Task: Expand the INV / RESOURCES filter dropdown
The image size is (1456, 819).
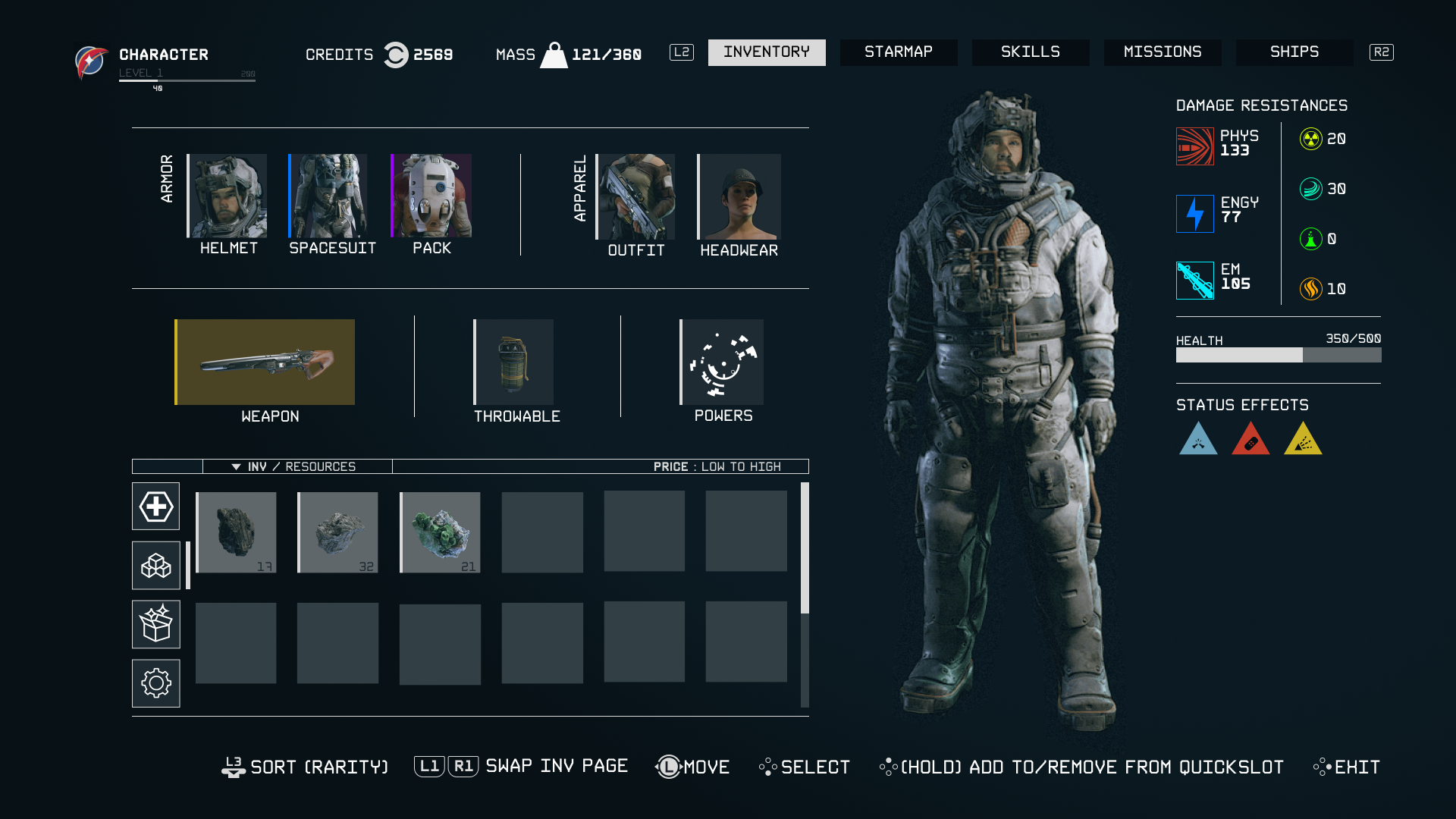Action: 296,466
